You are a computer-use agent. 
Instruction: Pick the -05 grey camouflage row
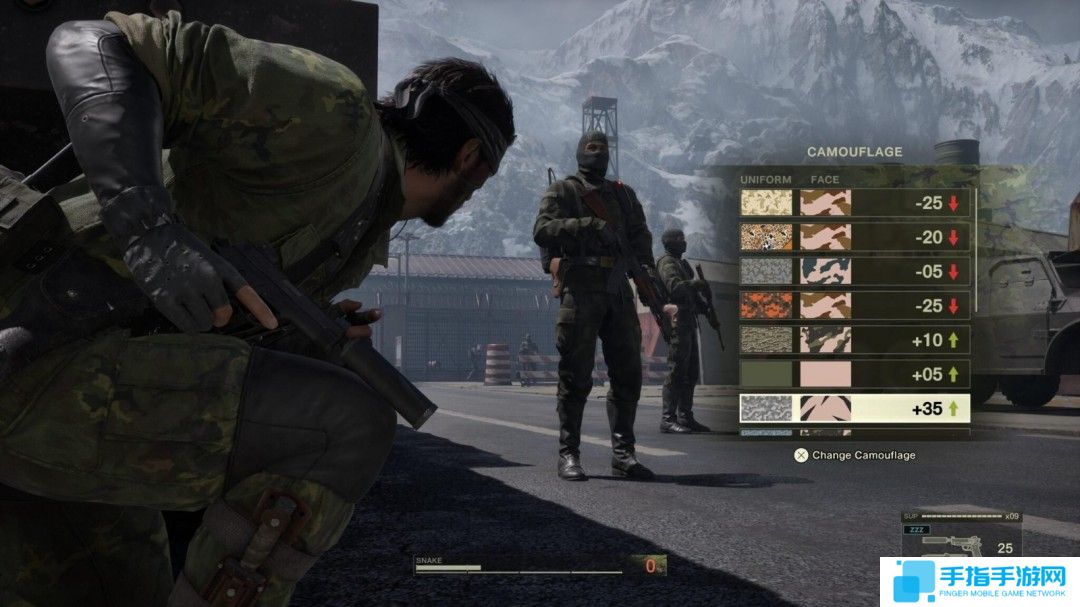click(x=854, y=271)
